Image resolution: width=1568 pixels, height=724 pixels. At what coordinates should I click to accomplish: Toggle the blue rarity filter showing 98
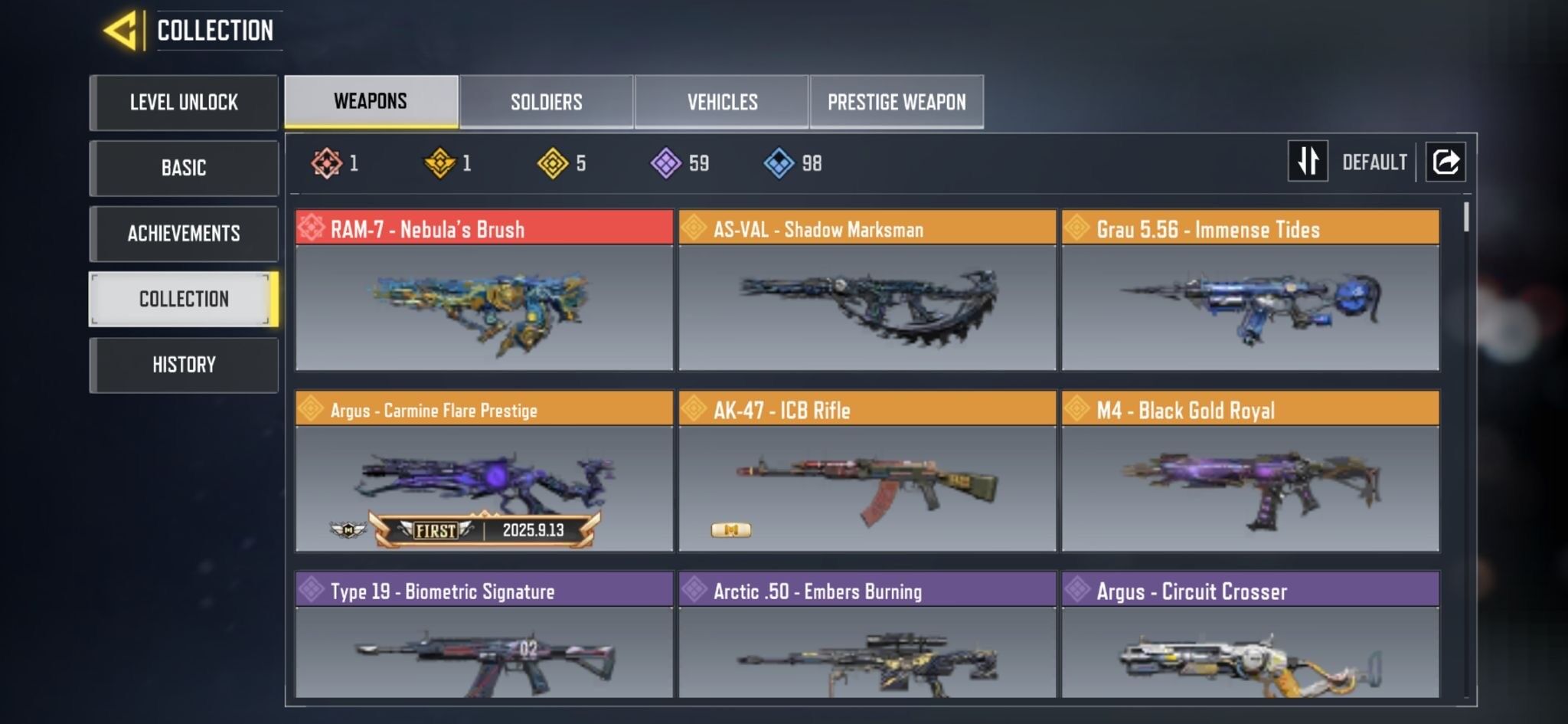coord(778,162)
